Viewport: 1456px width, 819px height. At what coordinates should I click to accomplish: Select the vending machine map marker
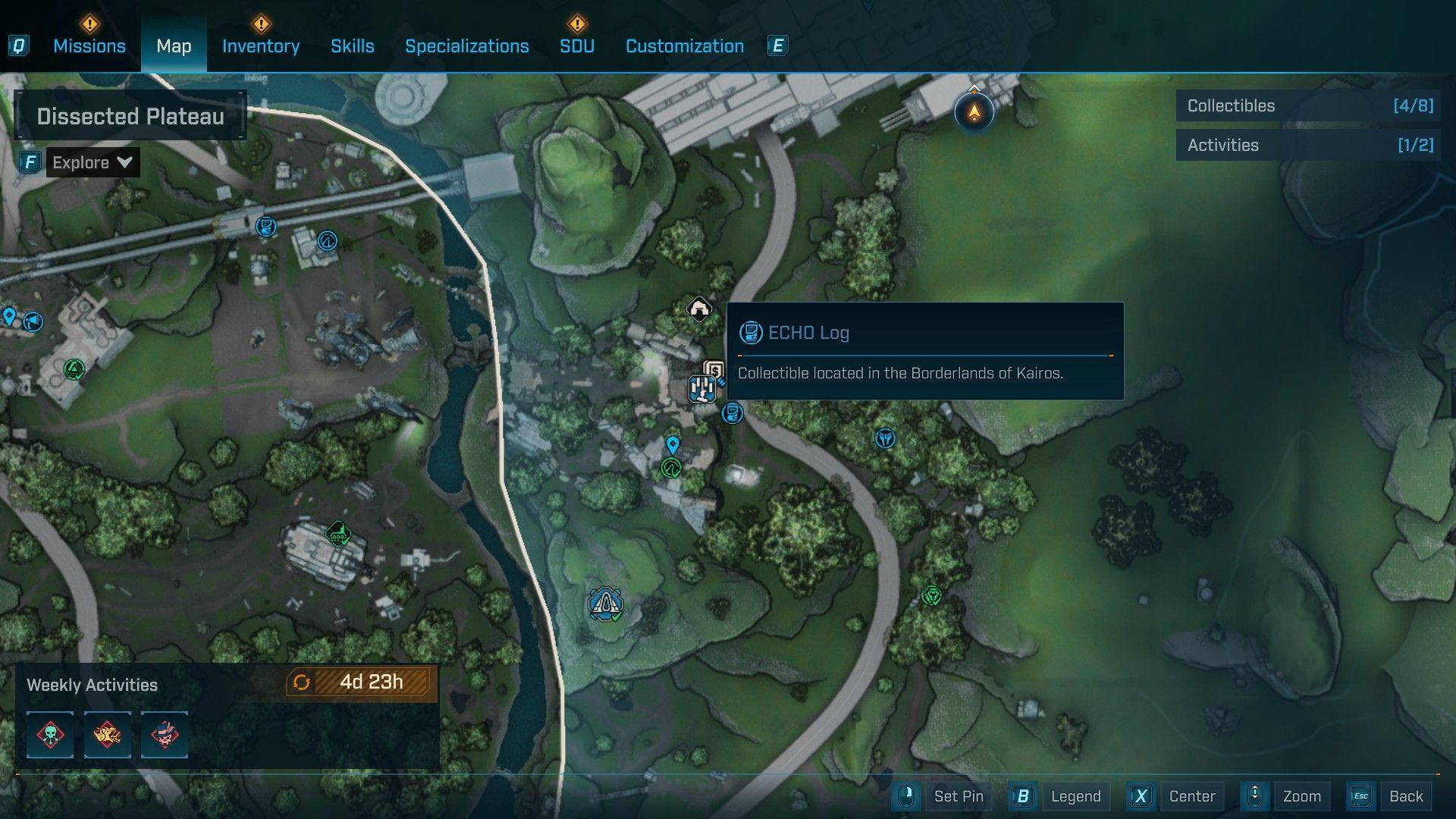point(713,371)
